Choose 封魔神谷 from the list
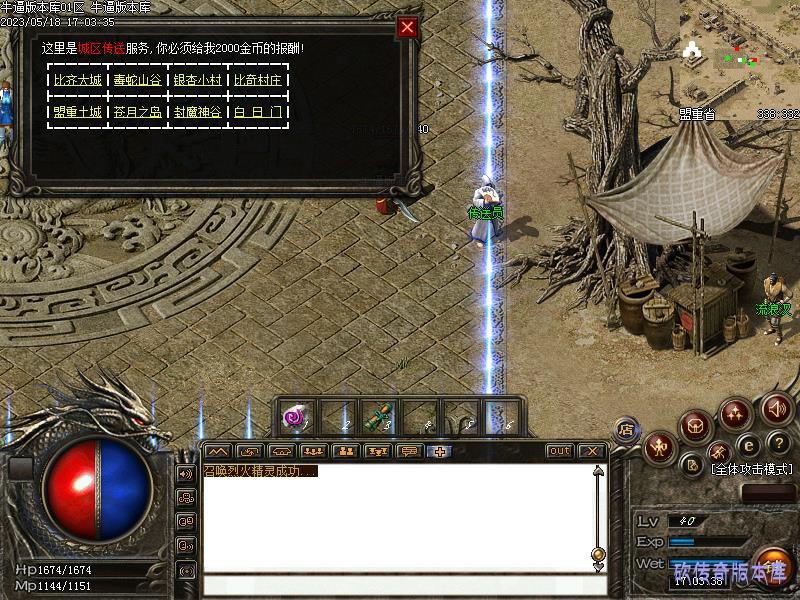 pos(197,112)
